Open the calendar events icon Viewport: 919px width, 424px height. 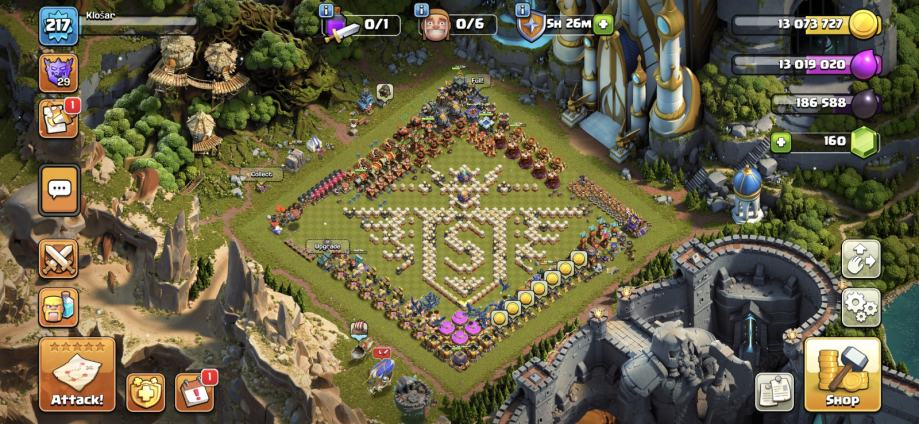[194, 392]
